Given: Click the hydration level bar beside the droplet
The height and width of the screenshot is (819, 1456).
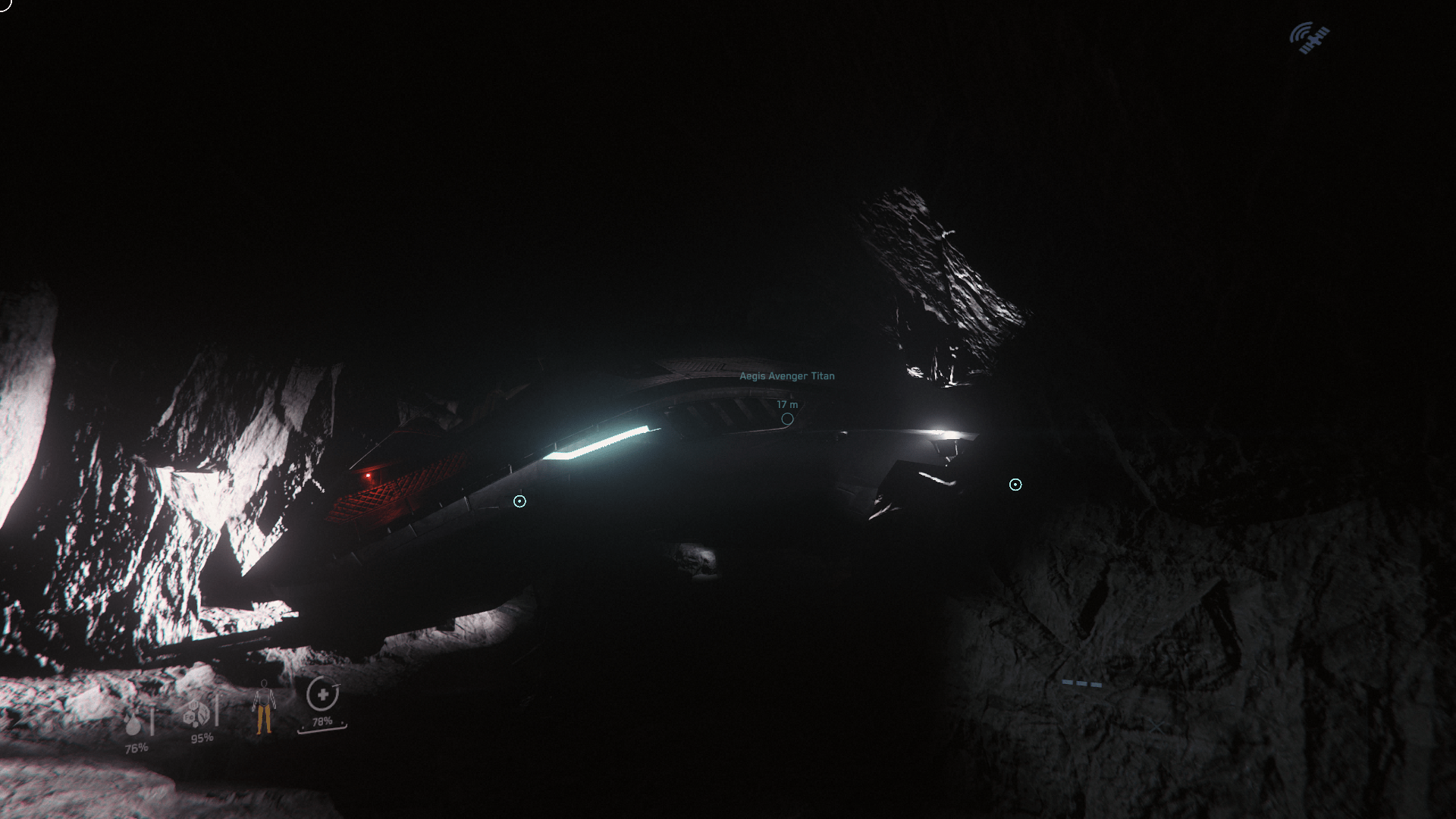Looking at the screenshot, I should (152, 721).
